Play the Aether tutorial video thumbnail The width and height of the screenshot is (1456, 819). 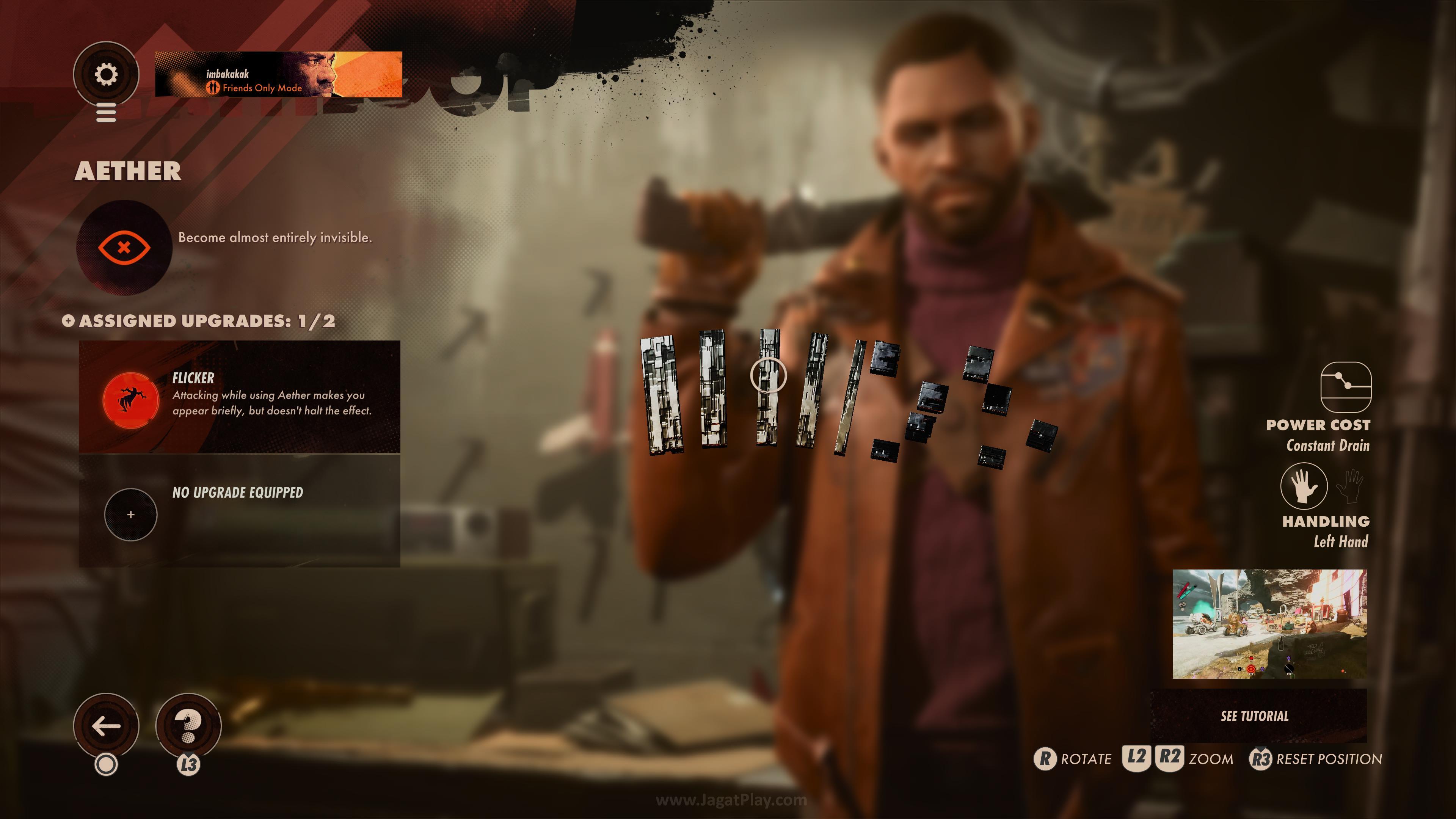tap(1269, 623)
